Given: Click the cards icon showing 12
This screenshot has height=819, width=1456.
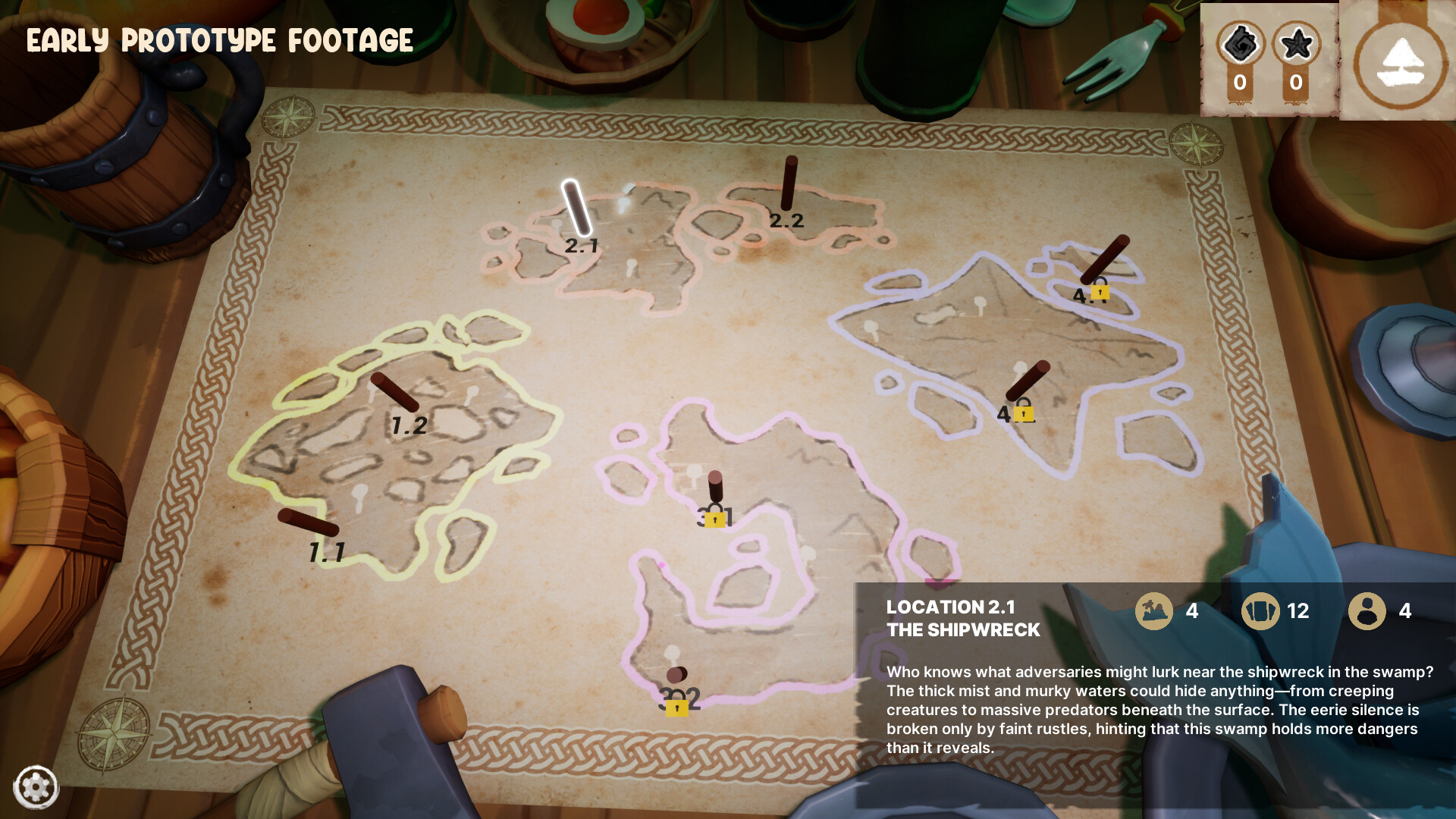Looking at the screenshot, I should 1261,611.
